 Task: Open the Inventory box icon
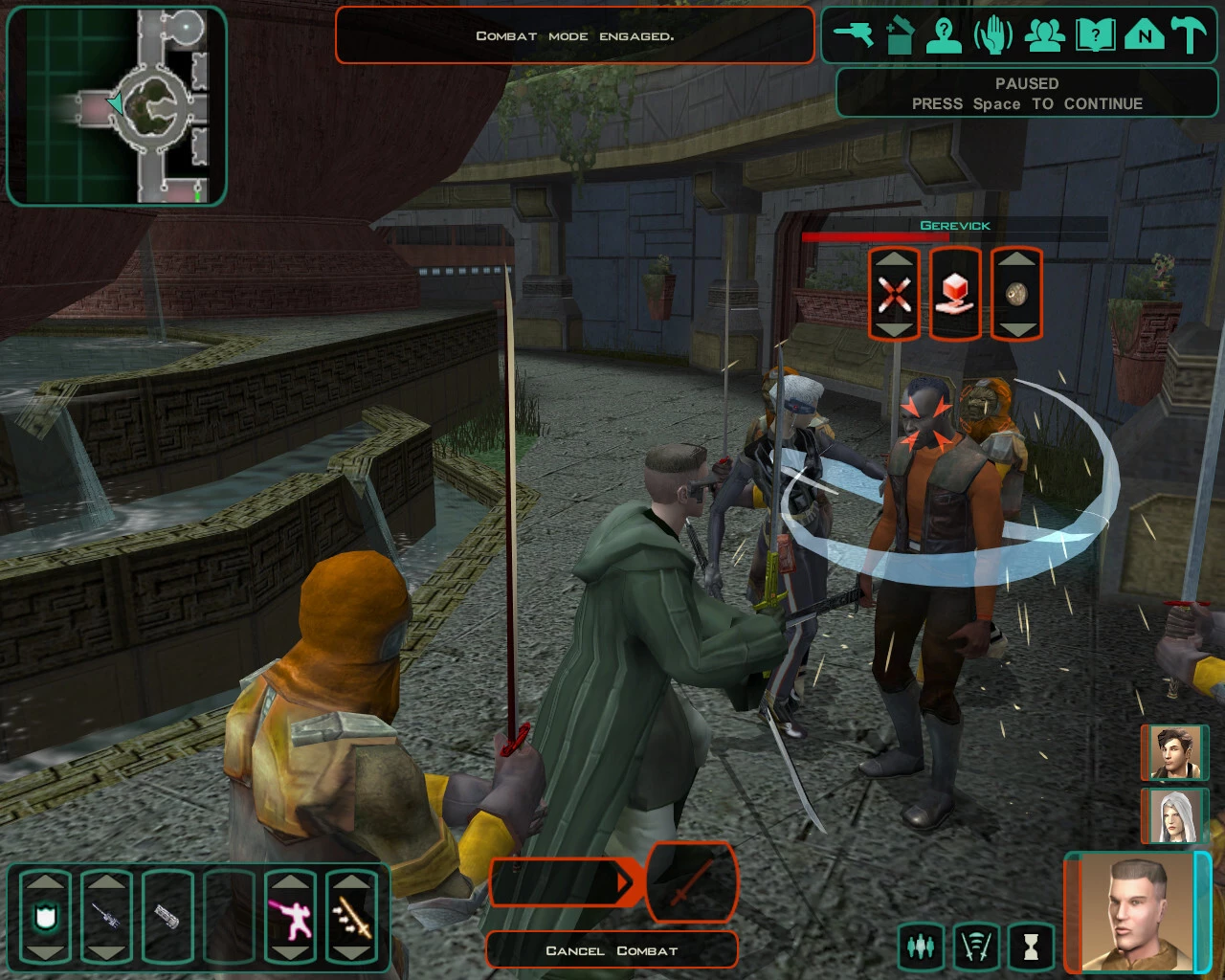[900, 35]
